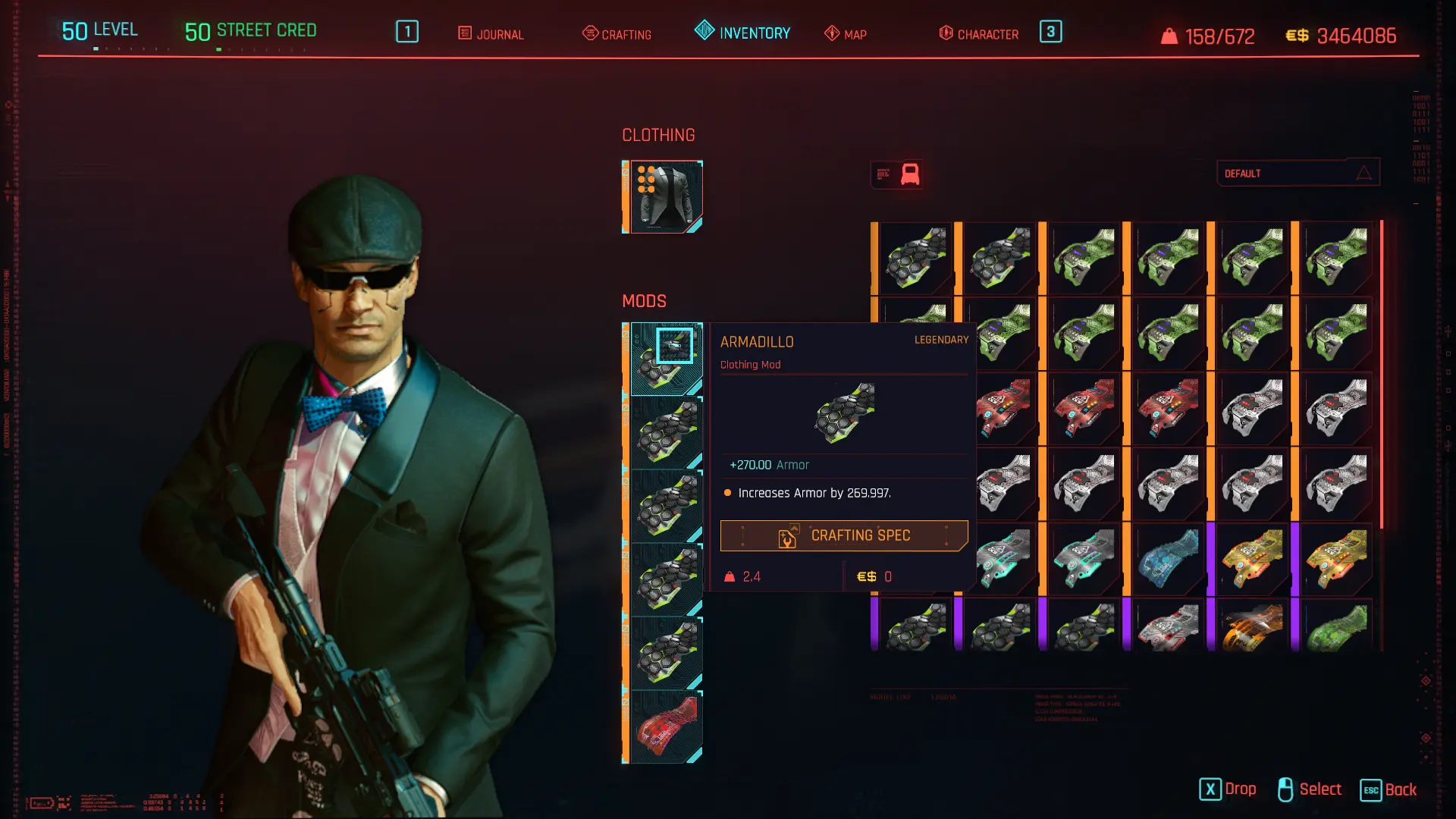Toggle the red clothing mod filter icon
This screenshot has height=819, width=1456.
pyautogui.click(x=909, y=174)
